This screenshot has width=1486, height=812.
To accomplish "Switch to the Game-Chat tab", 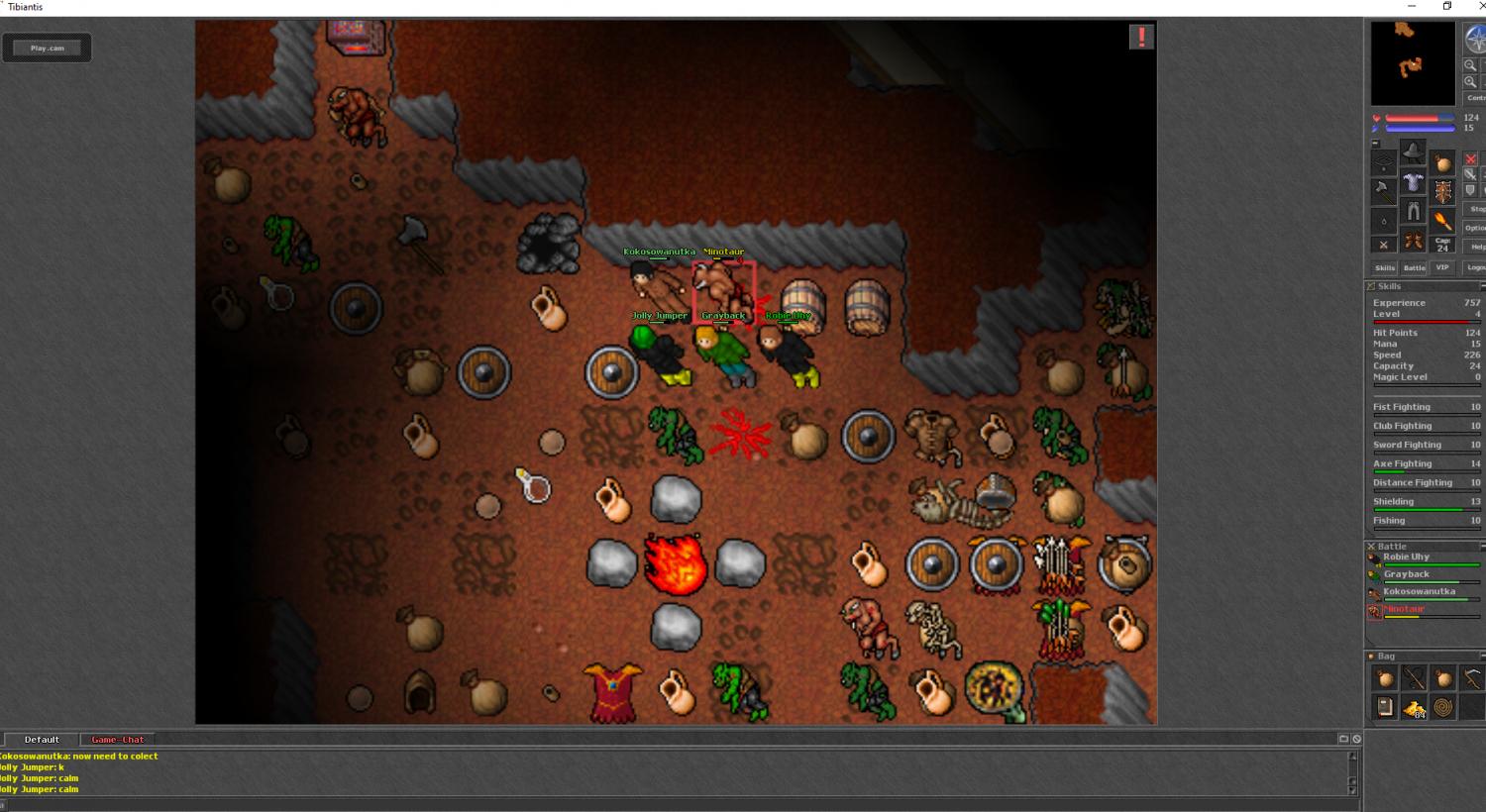I will pyautogui.click(x=118, y=740).
